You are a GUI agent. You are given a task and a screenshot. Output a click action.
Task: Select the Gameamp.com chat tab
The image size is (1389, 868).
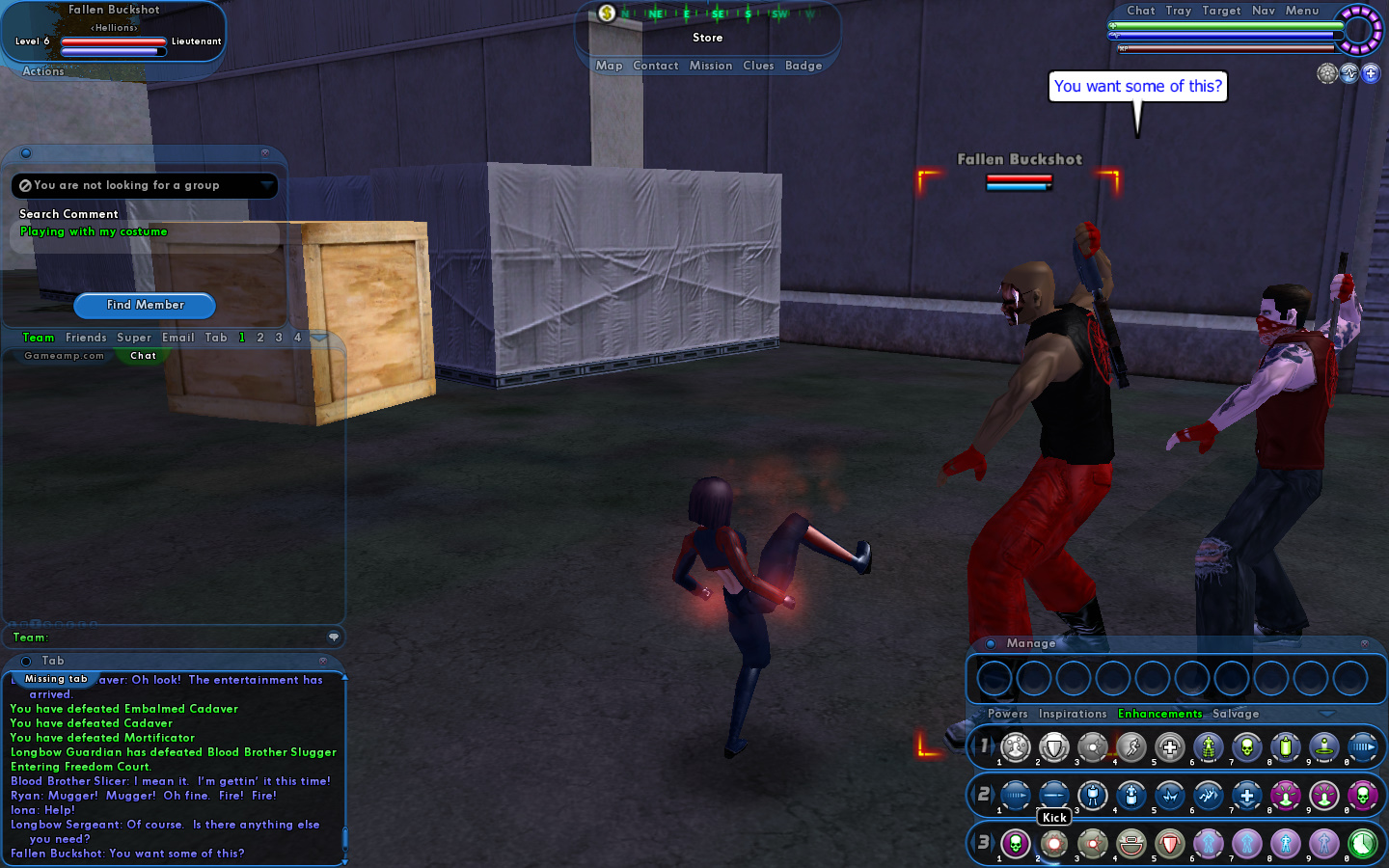(64, 356)
